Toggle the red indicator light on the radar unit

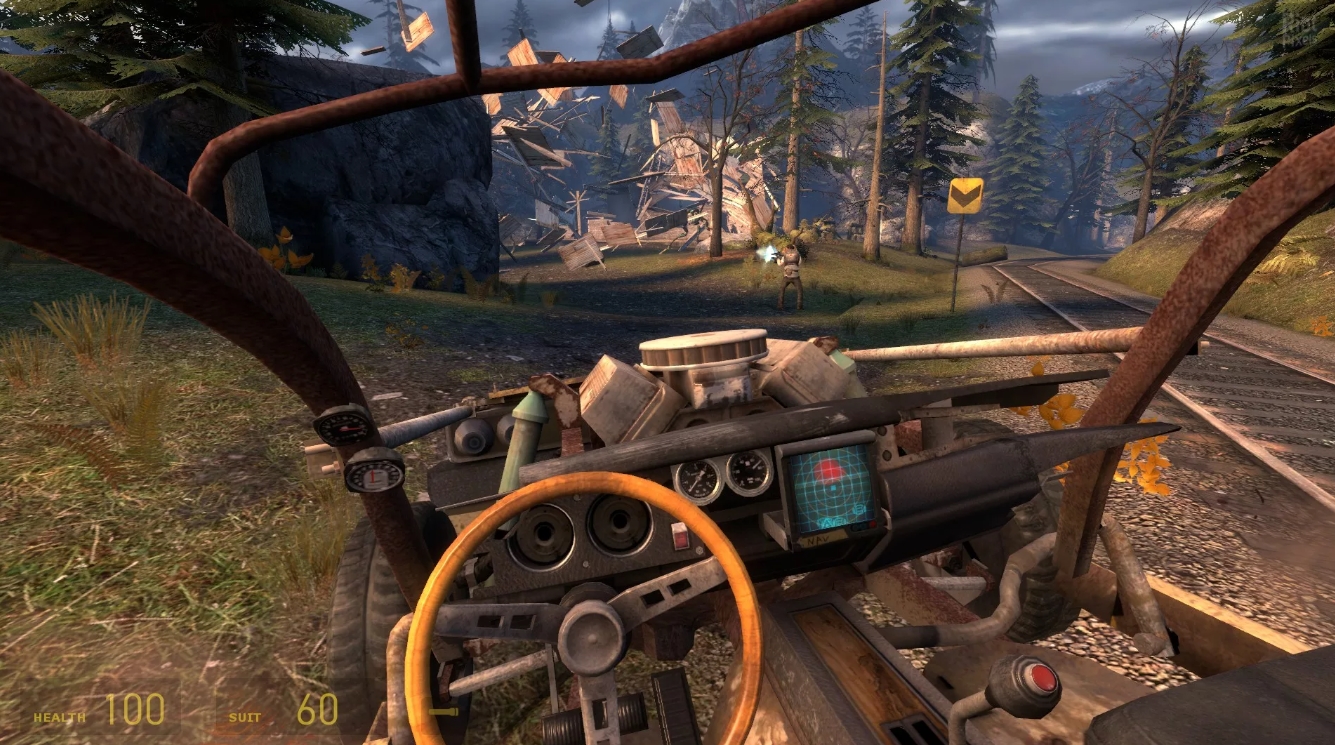(873, 525)
